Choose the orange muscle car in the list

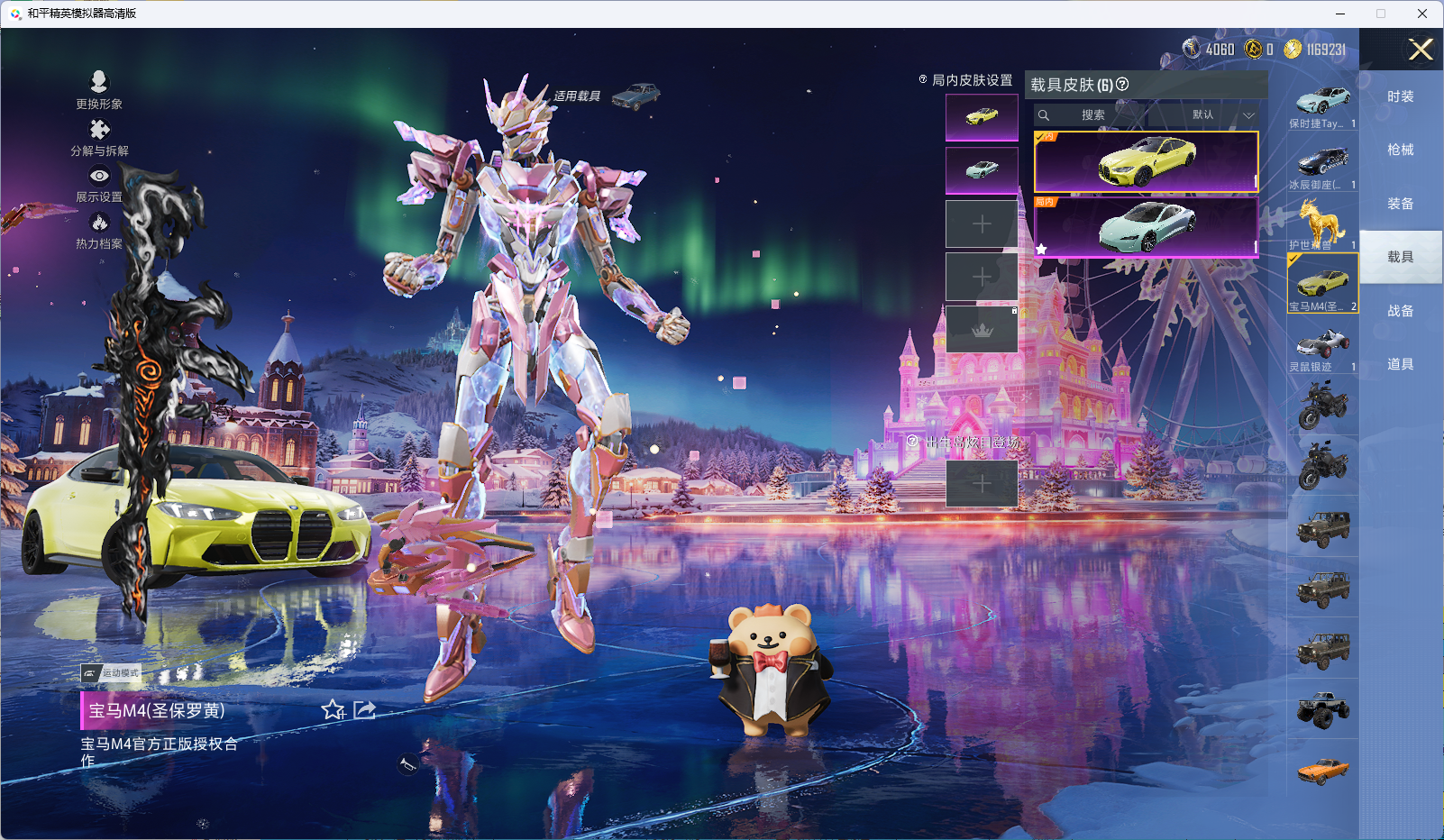pos(1322,771)
